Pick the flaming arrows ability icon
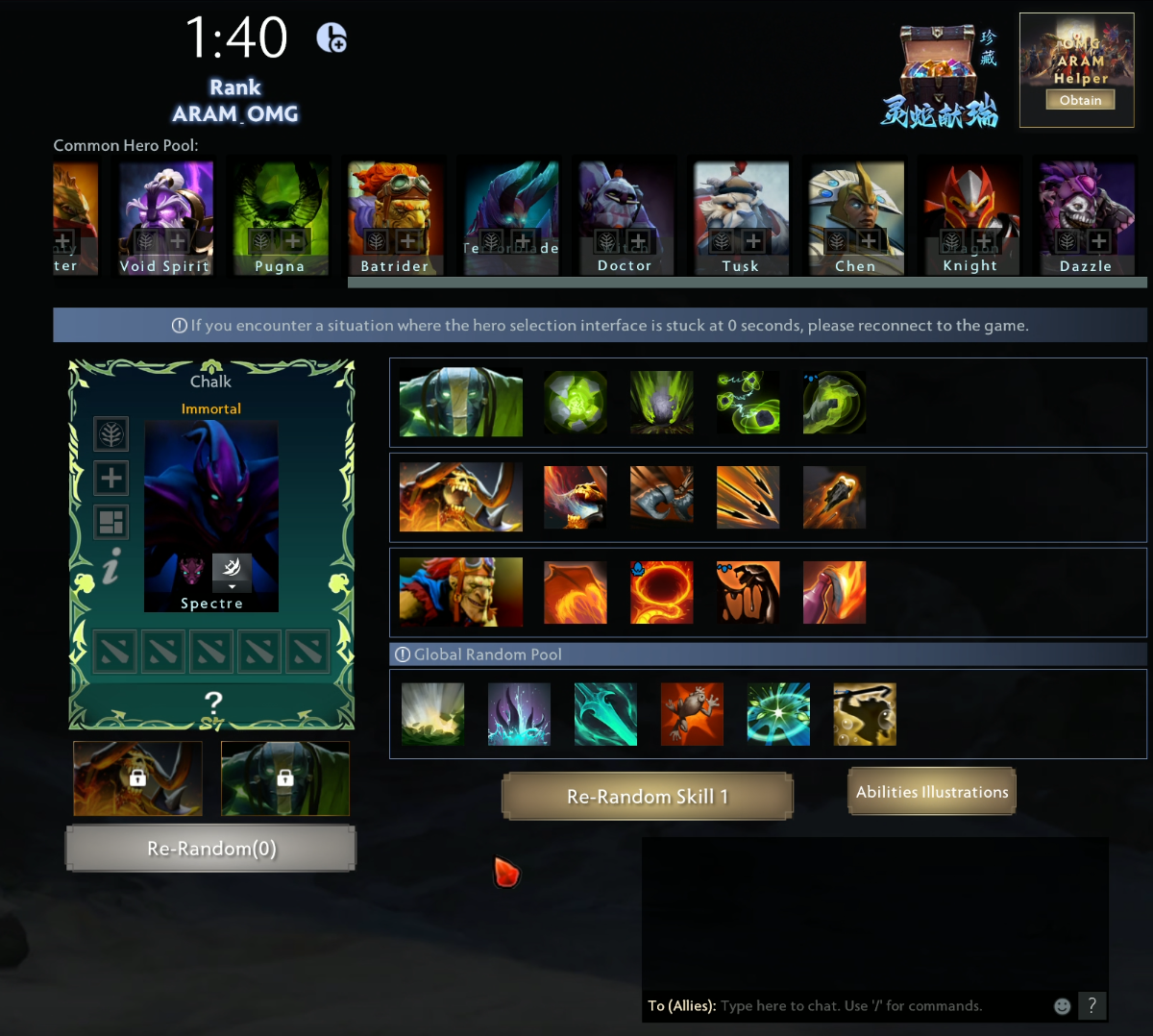The height and width of the screenshot is (1036, 1153). pos(748,498)
